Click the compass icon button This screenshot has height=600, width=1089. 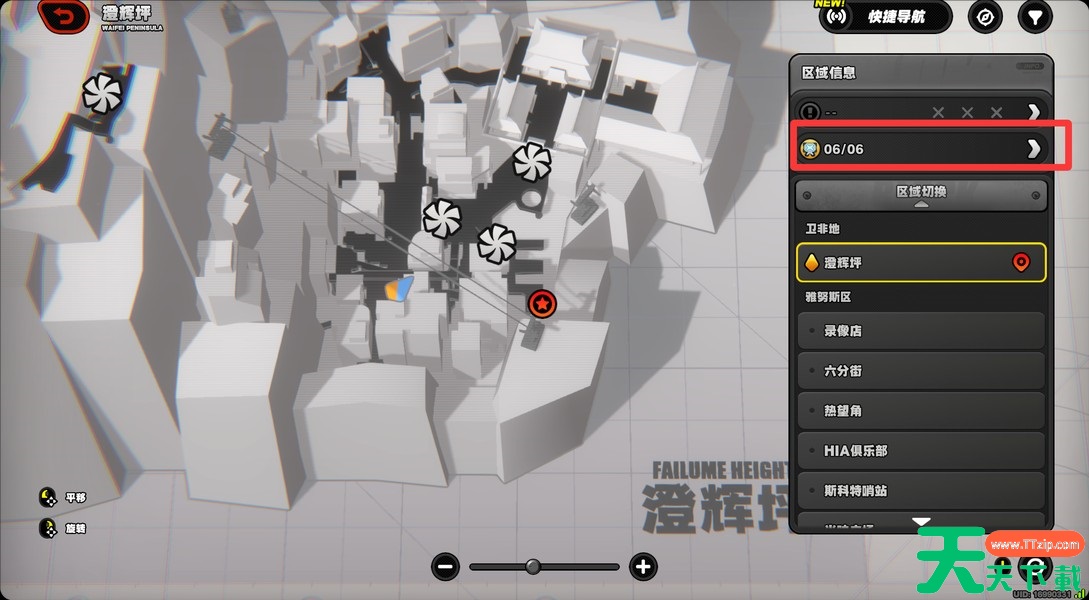[x=986, y=16]
